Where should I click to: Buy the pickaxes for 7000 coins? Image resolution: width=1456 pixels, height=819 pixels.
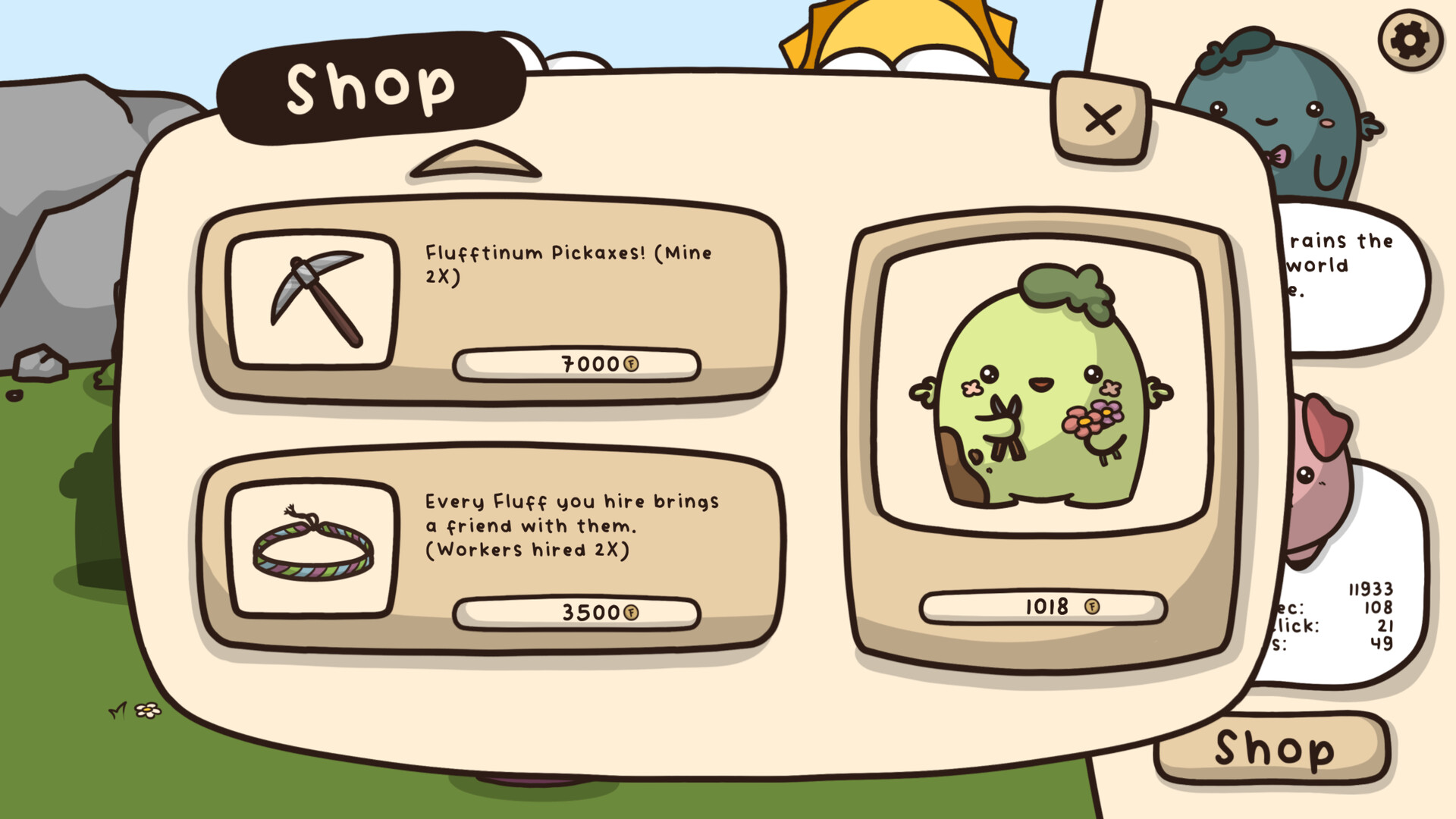(576, 365)
